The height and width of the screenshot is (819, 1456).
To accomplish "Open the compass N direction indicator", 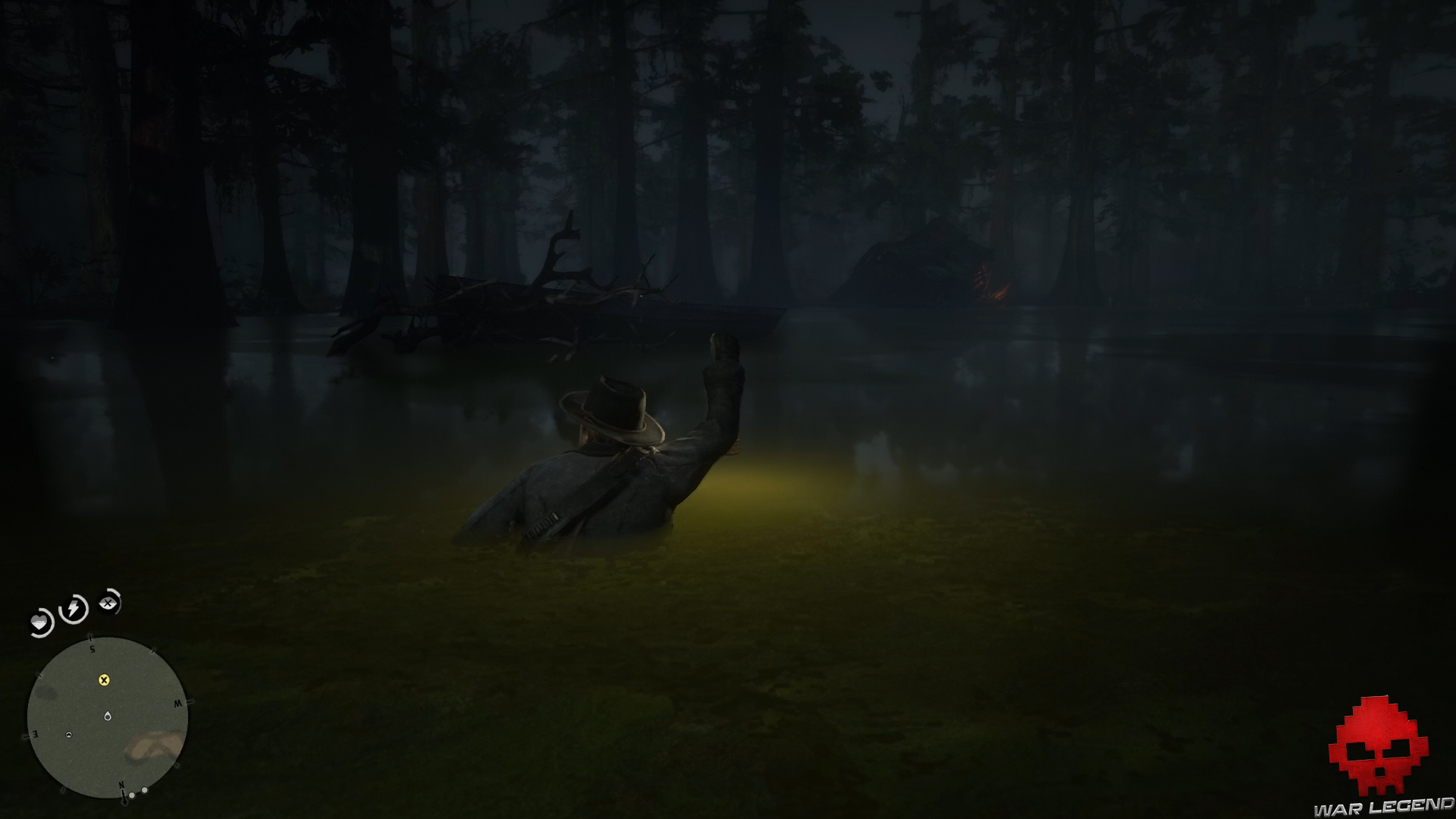I will coord(123,783).
